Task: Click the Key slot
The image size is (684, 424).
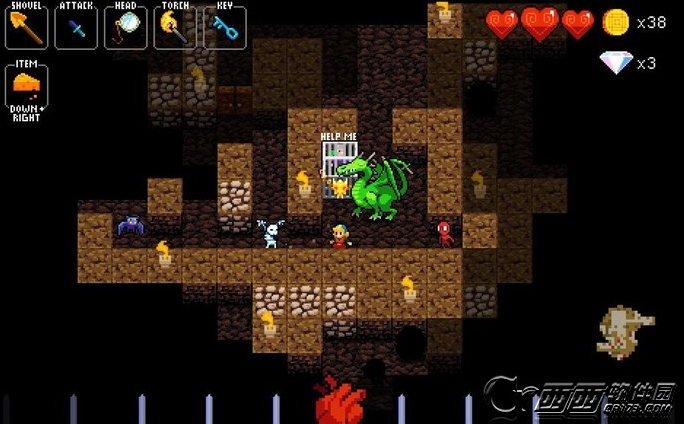Action: click(x=225, y=27)
